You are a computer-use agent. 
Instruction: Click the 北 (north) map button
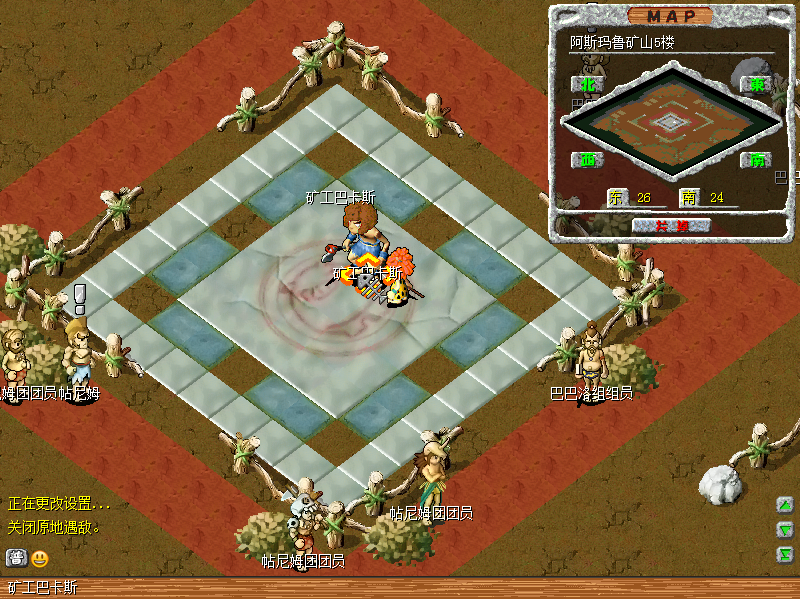click(x=587, y=84)
